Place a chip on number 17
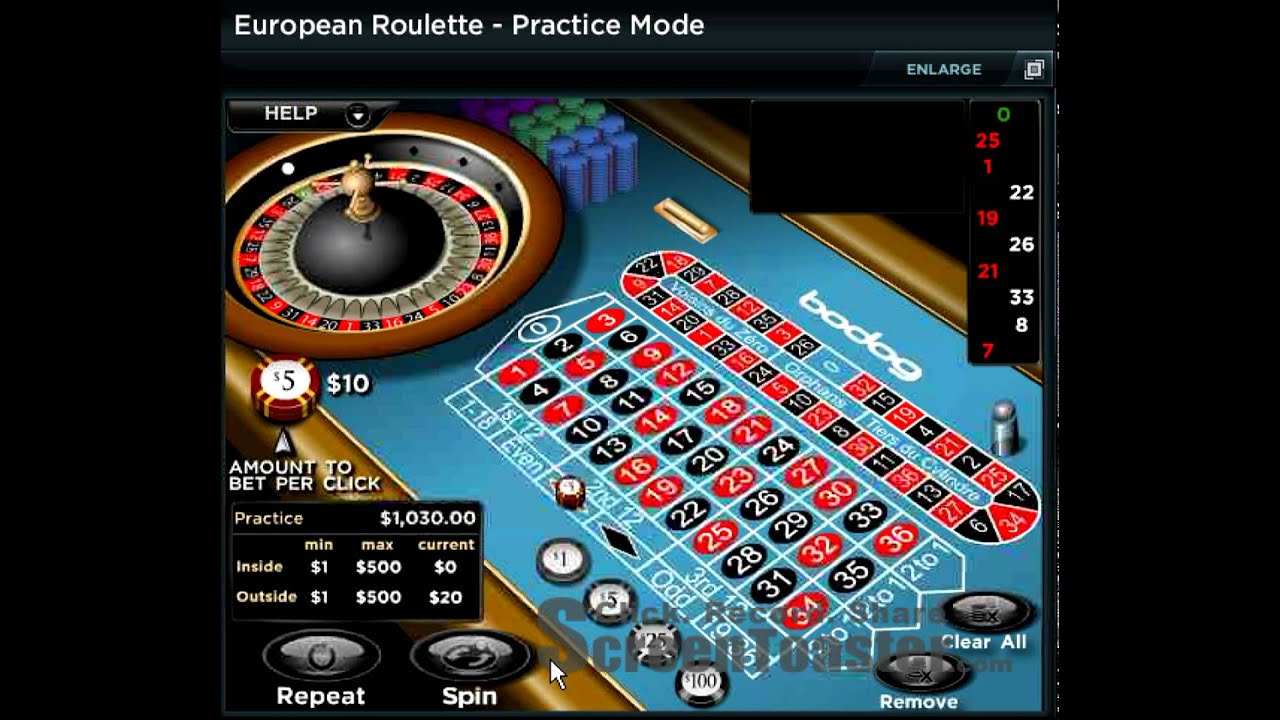Image resolution: width=1280 pixels, height=720 pixels. click(x=680, y=439)
